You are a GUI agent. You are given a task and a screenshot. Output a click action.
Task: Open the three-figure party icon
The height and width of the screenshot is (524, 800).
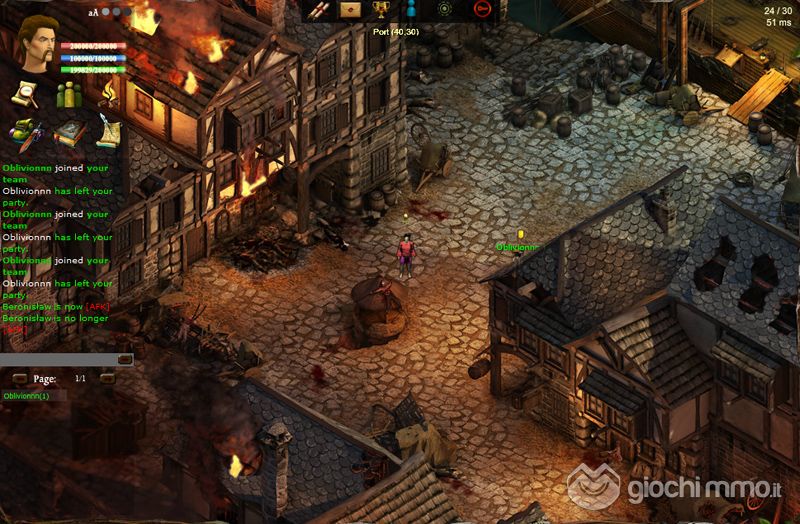tap(67, 94)
